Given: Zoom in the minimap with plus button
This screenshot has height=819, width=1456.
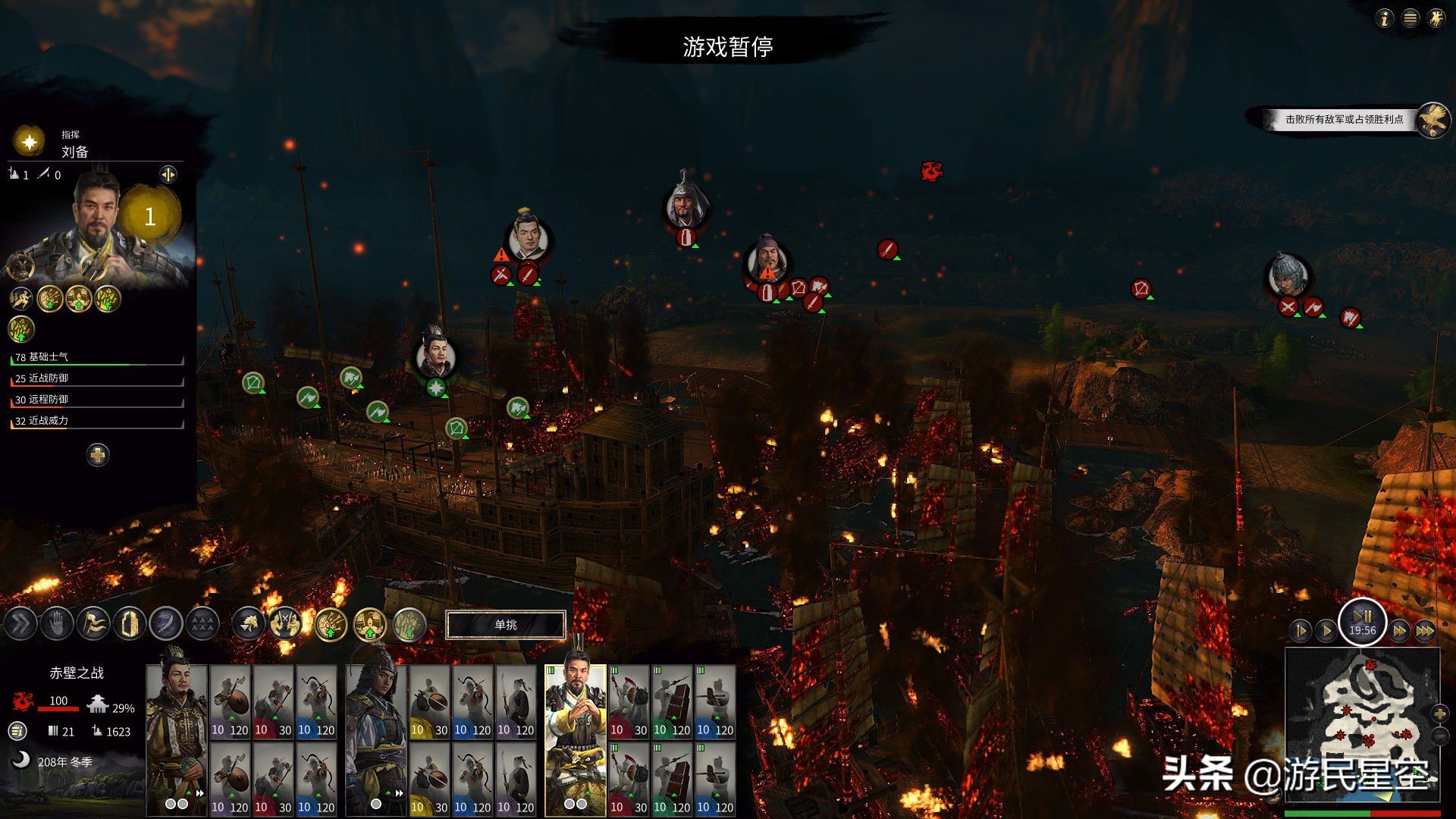Looking at the screenshot, I should pos(1440,714).
